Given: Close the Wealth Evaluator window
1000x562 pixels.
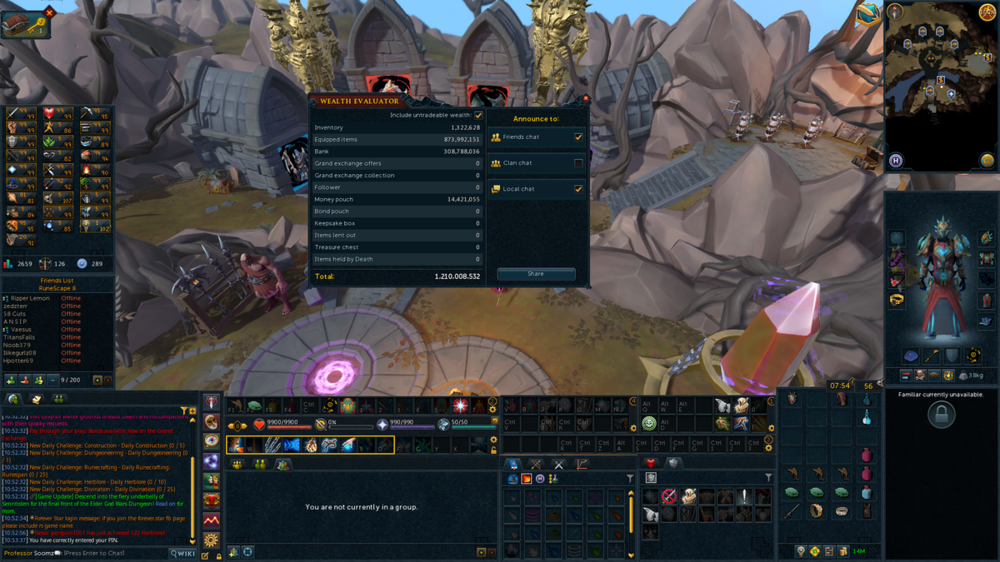Looking at the screenshot, I should click(585, 100).
